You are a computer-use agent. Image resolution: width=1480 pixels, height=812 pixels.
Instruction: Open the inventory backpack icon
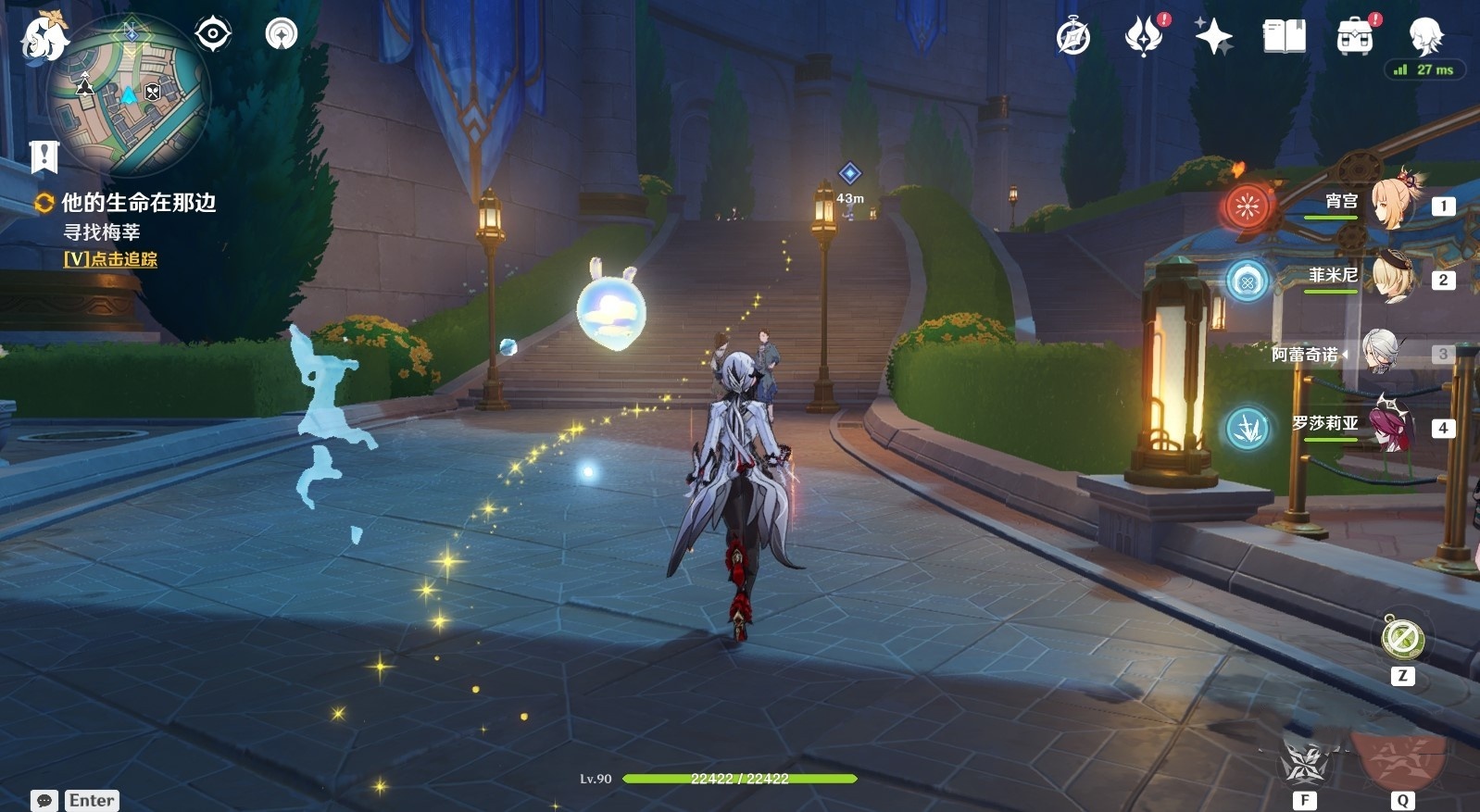coord(1354,37)
